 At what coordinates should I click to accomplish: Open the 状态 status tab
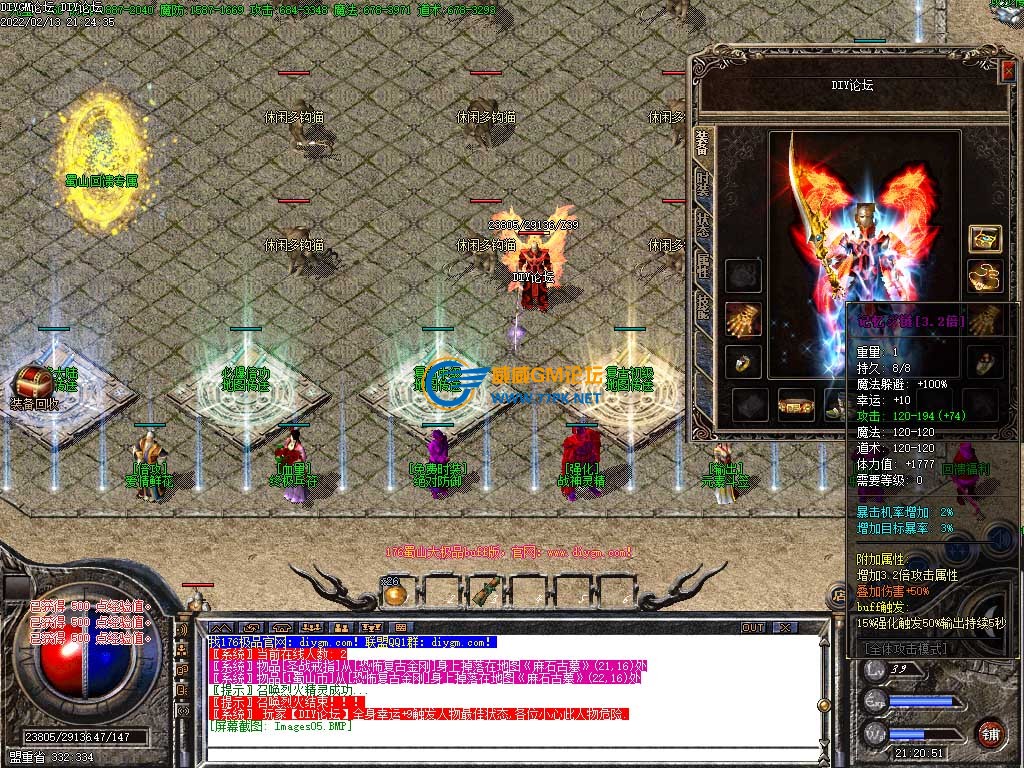pyautogui.click(x=703, y=225)
